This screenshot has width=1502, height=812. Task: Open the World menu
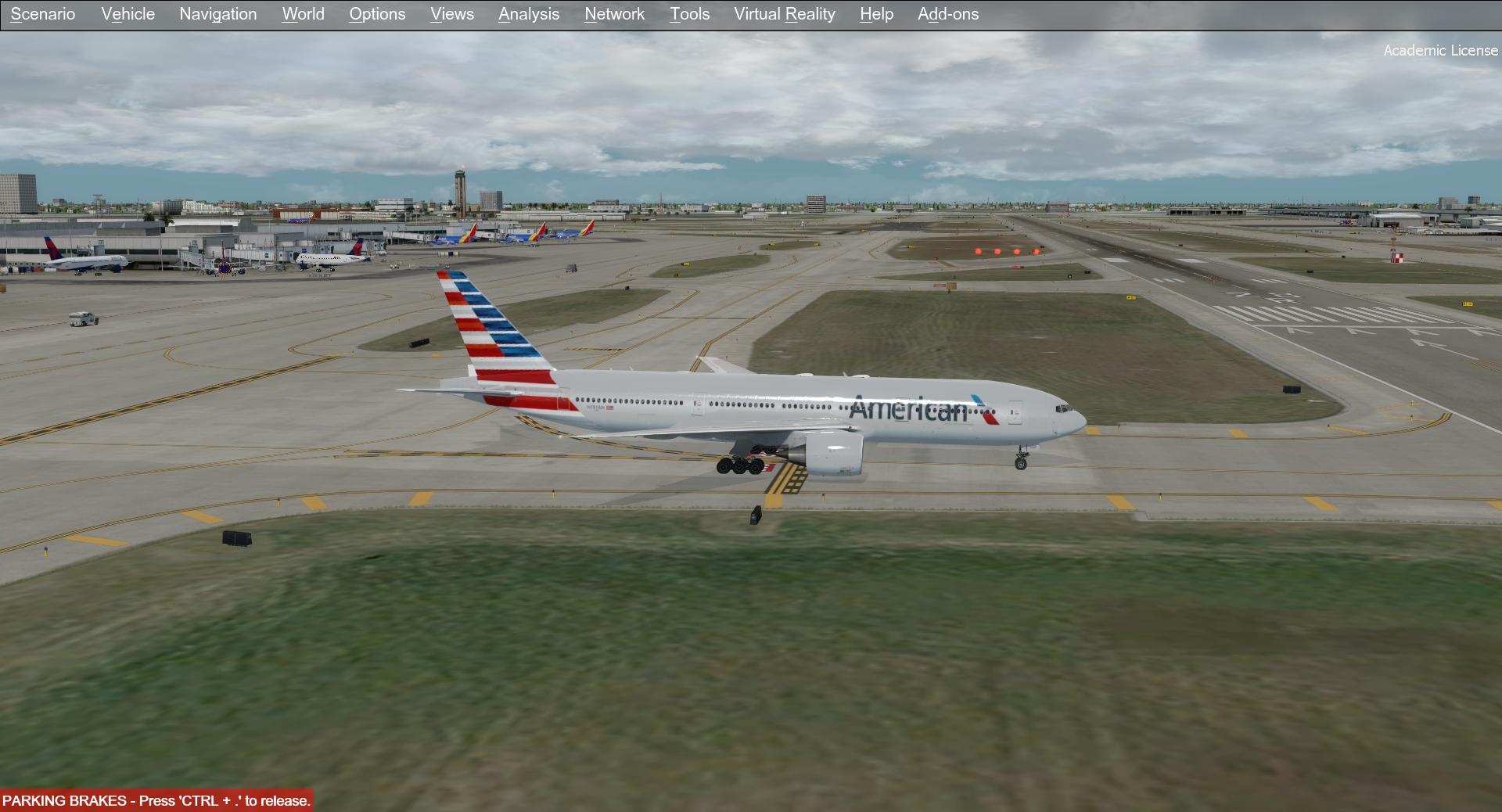point(303,14)
